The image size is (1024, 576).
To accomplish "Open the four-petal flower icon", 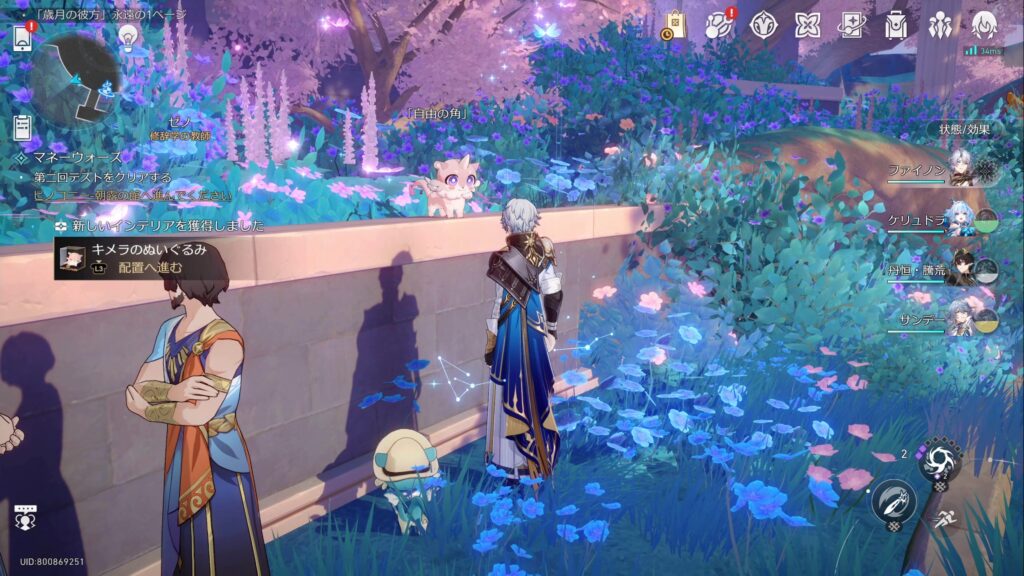I will coord(807,26).
